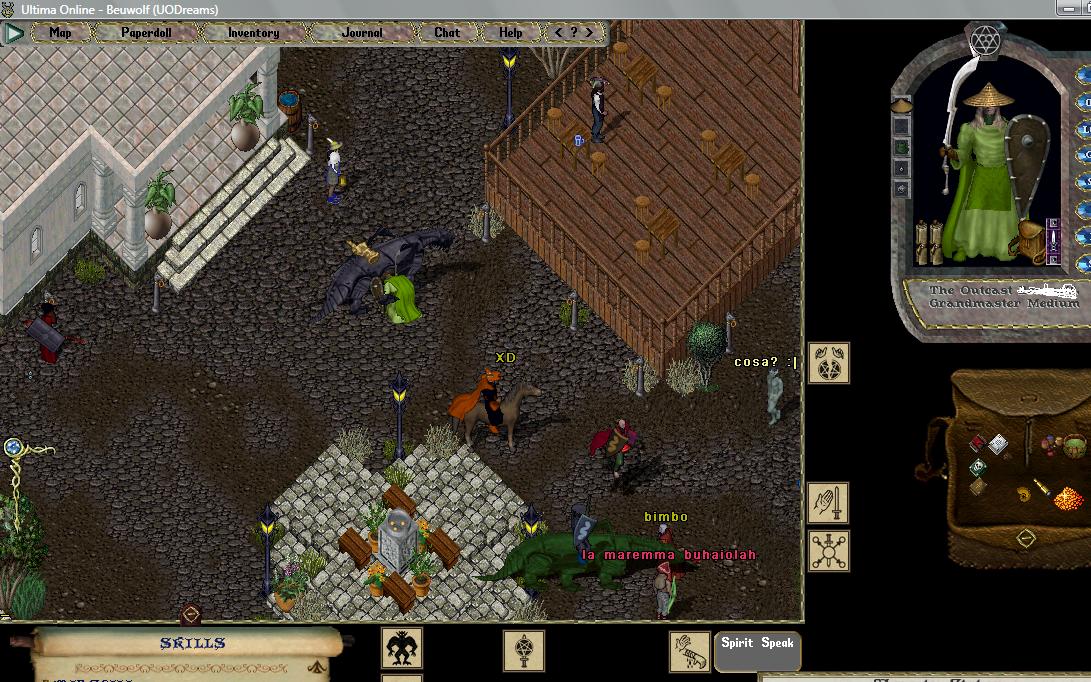Image resolution: width=1091 pixels, height=682 pixels.
Task: Click the green arrow at the menu bar's left end
Action: (14, 33)
